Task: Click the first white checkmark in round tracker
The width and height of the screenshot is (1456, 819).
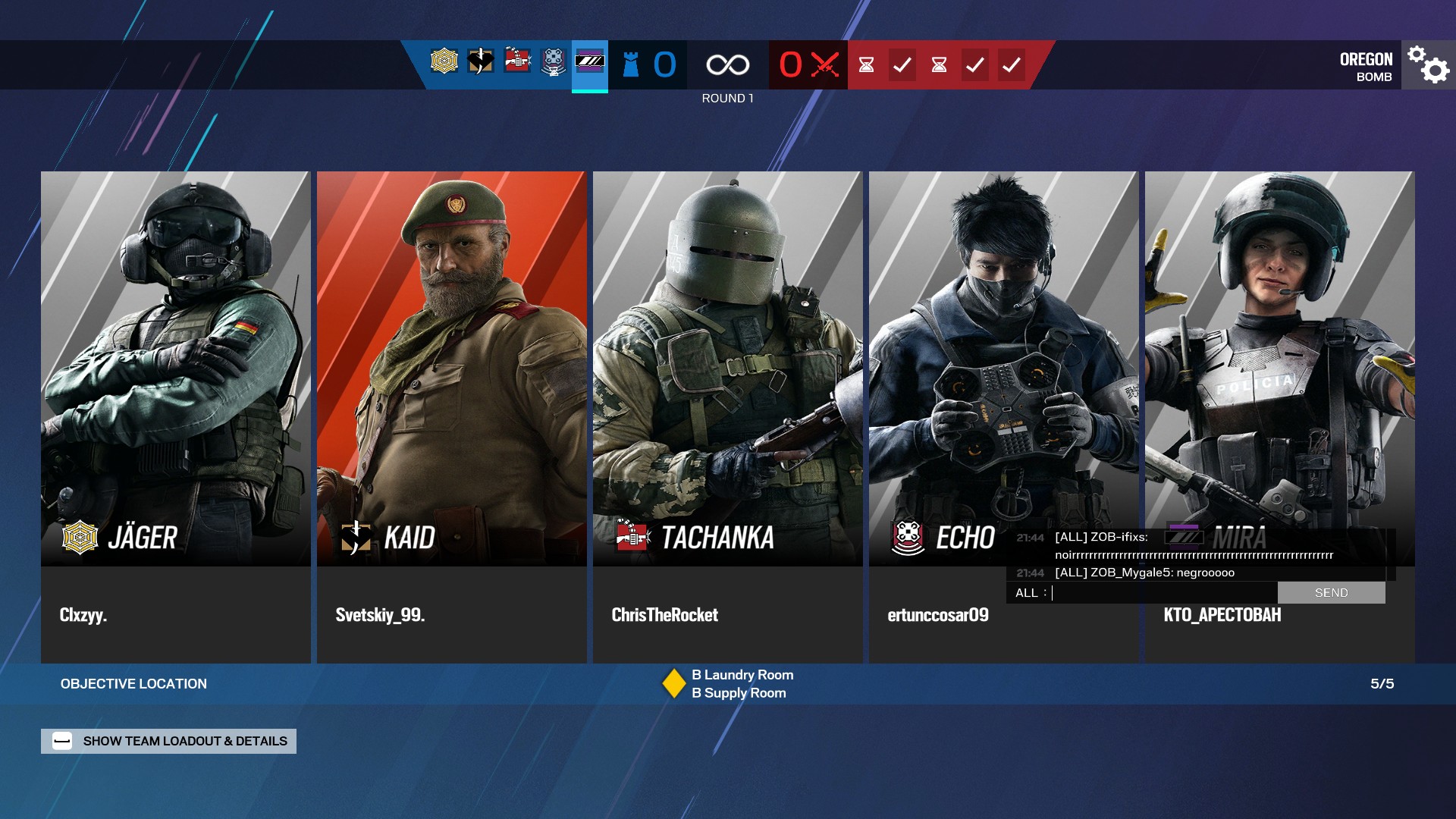Action: tap(902, 65)
